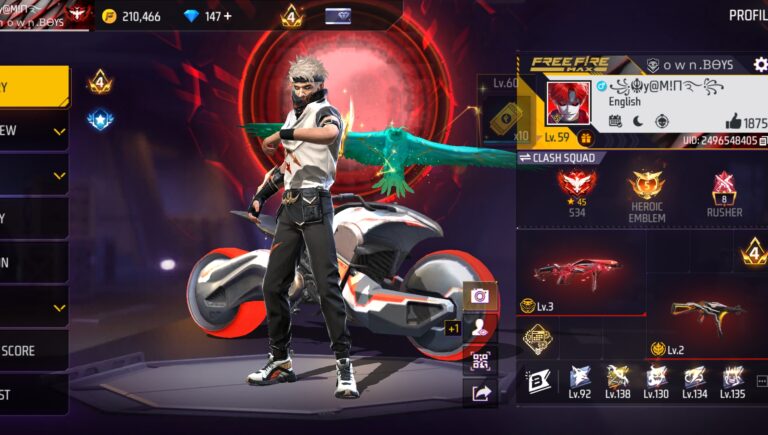Choose the Lv.135 character skill icon
The width and height of the screenshot is (768, 435).
(x=732, y=378)
